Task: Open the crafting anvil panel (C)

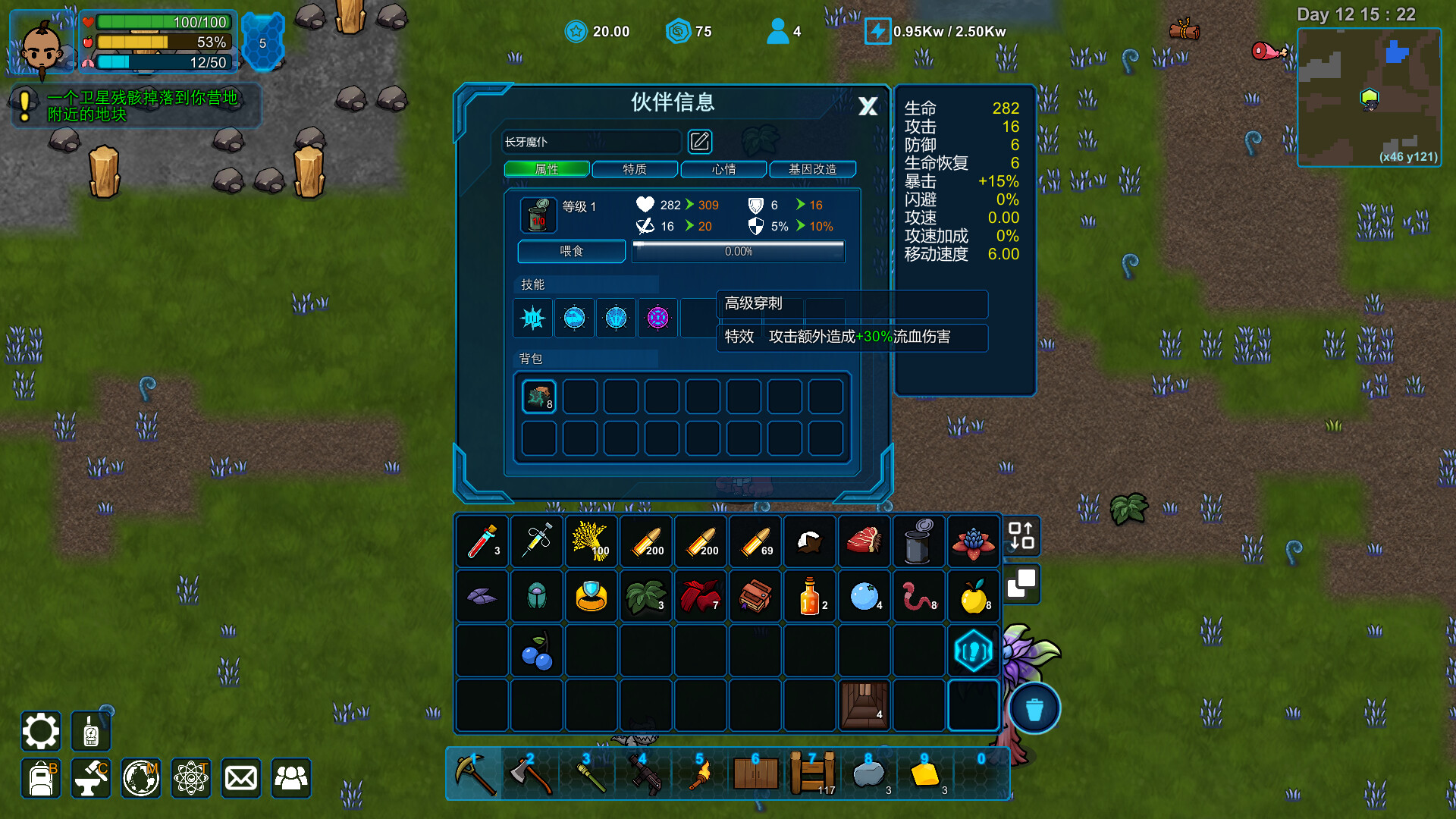Action: (x=90, y=778)
